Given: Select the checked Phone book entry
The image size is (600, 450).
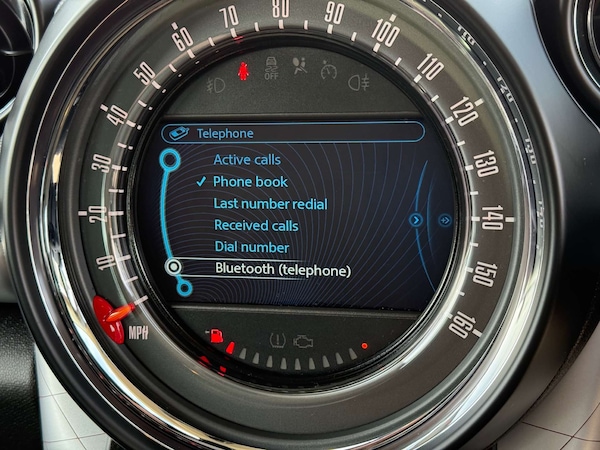Looking at the screenshot, I should (250, 181).
